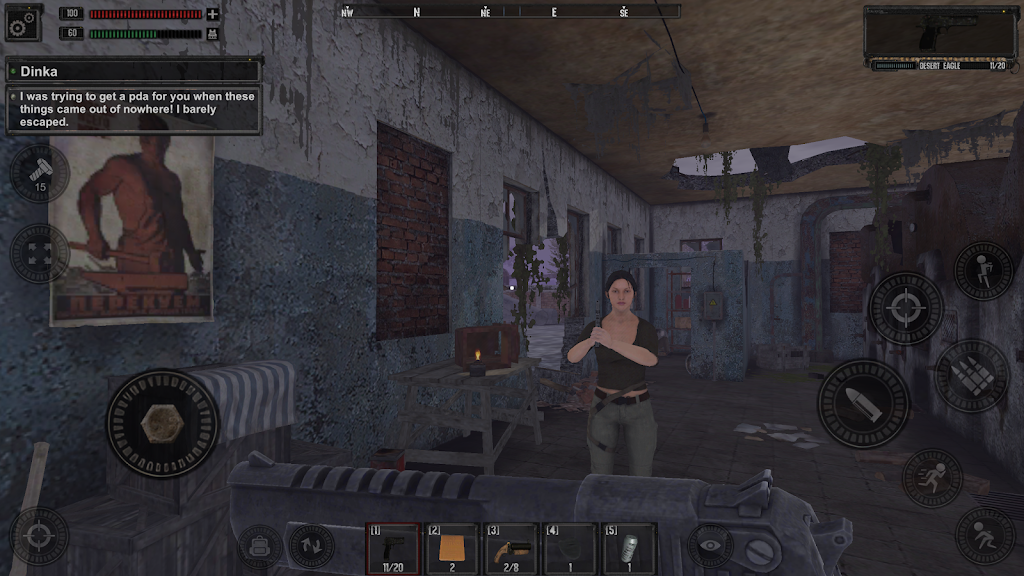Fire using the single bullet button

[864, 403]
